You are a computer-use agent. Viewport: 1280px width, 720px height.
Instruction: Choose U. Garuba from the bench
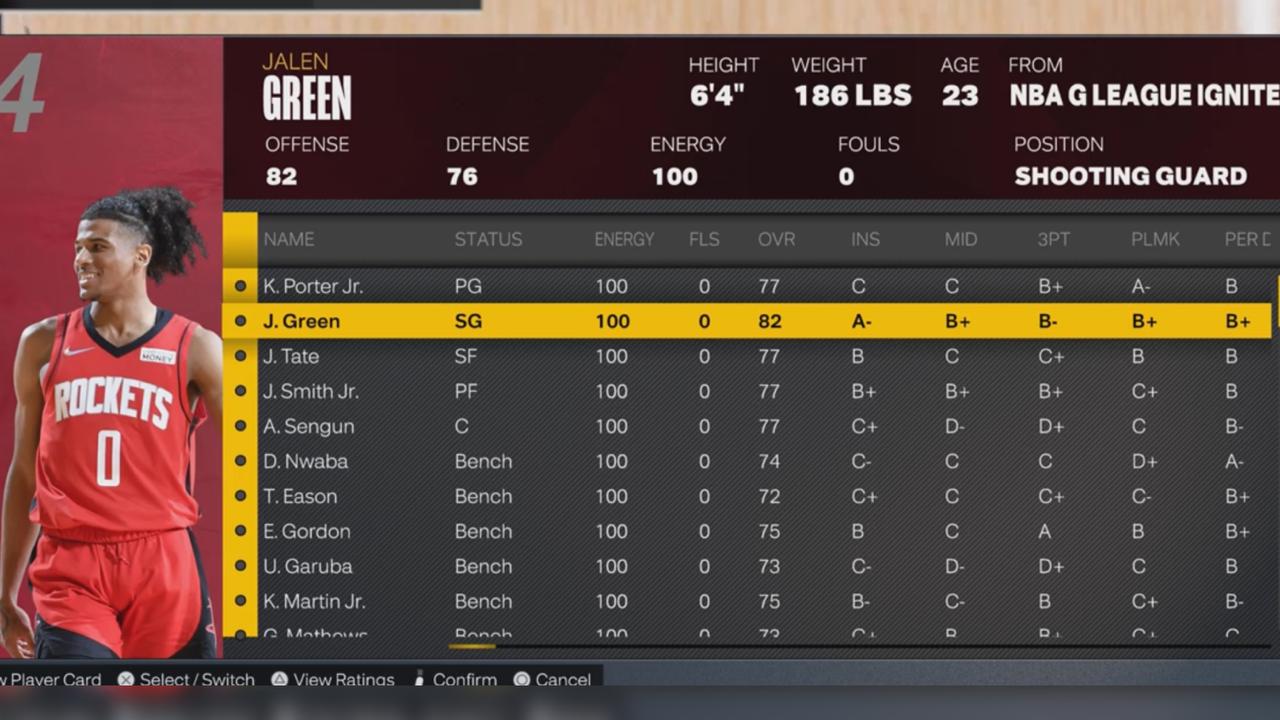307,566
